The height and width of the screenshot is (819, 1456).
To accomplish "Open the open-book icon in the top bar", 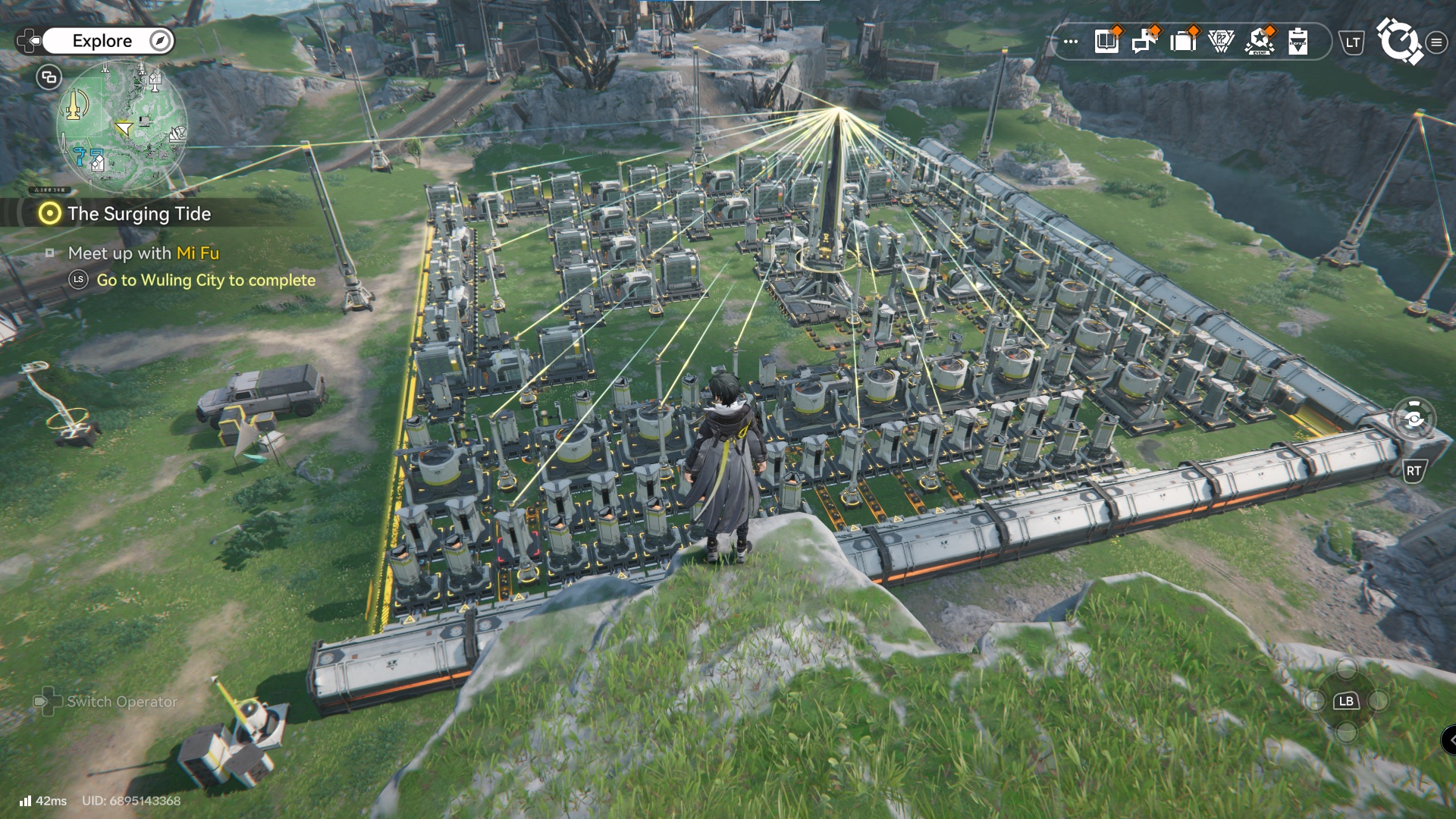I will point(1107,42).
